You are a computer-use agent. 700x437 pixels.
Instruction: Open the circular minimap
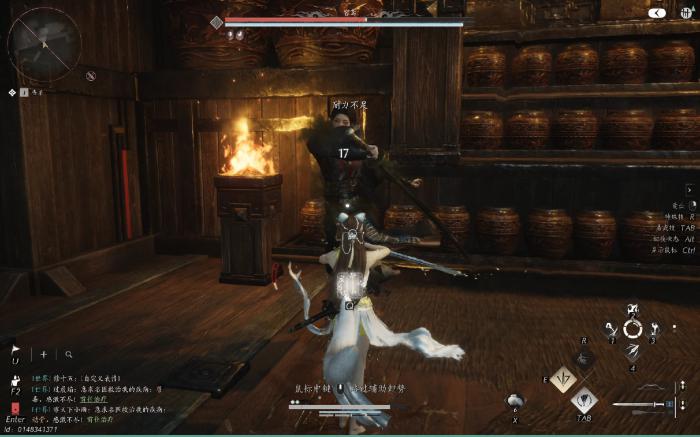tap(44, 43)
